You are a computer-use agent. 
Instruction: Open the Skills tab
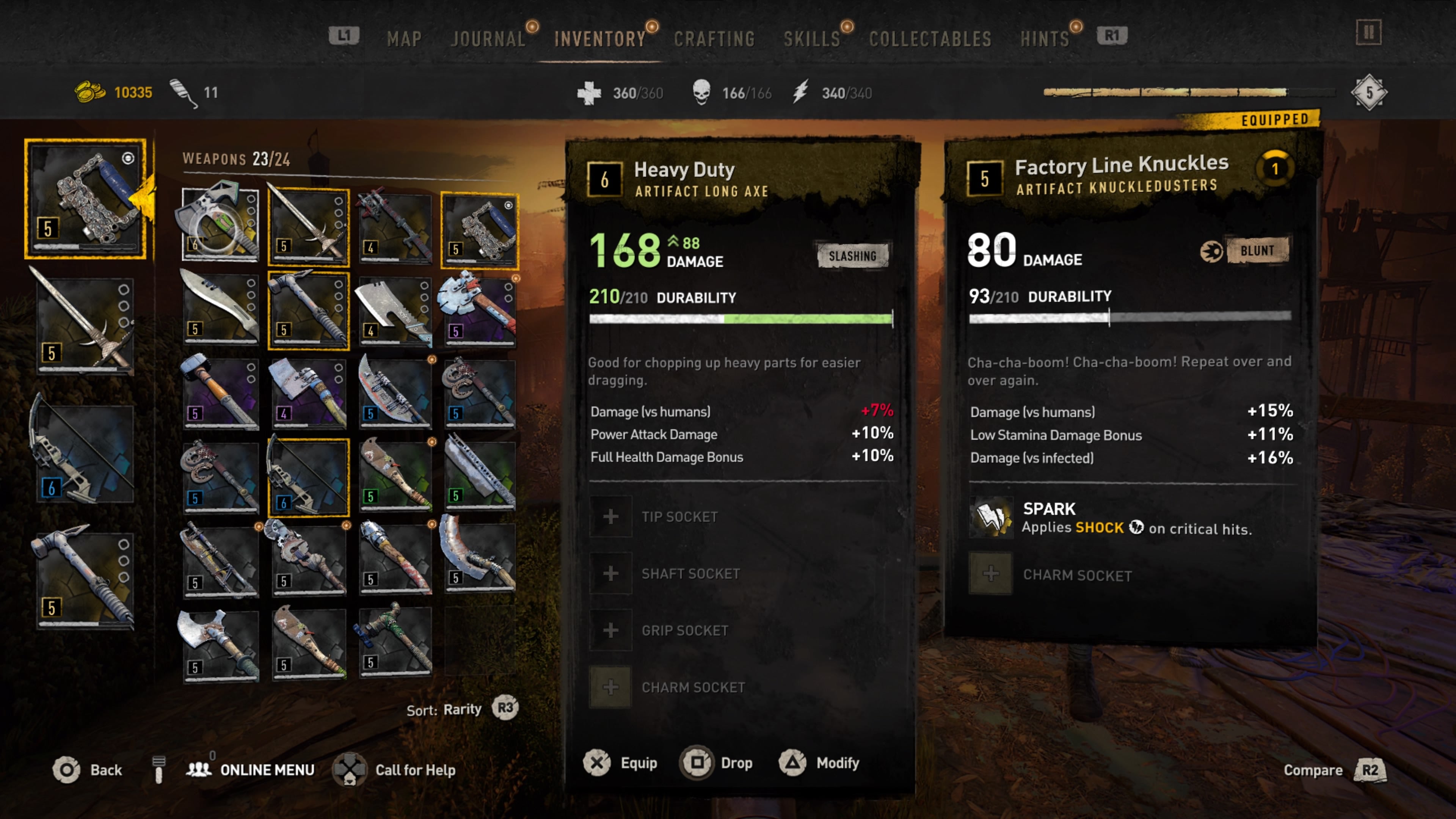(x=812, y=38)
